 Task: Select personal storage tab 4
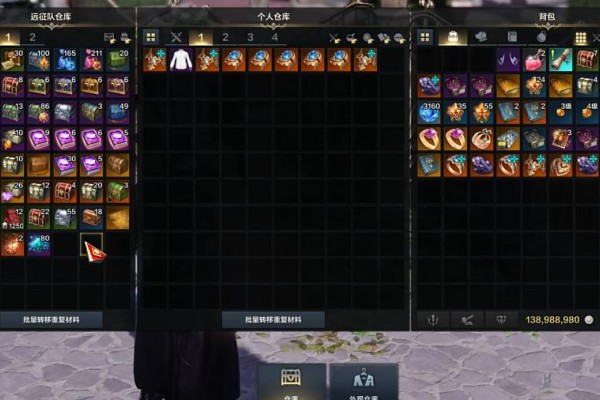275,37
